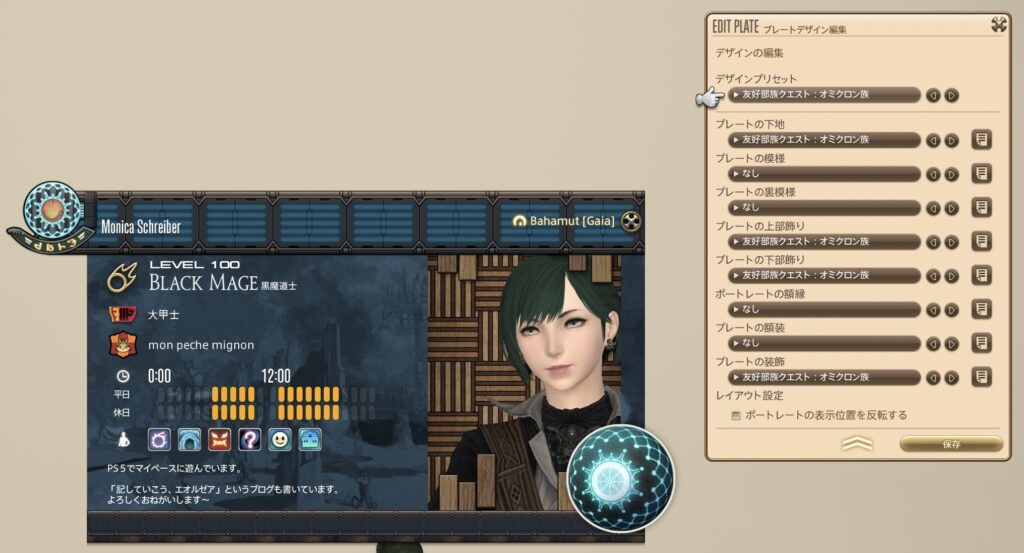Open the list button for プレートの下地
This screenshot has height=553, width=1024.
[x=982, y=140]
